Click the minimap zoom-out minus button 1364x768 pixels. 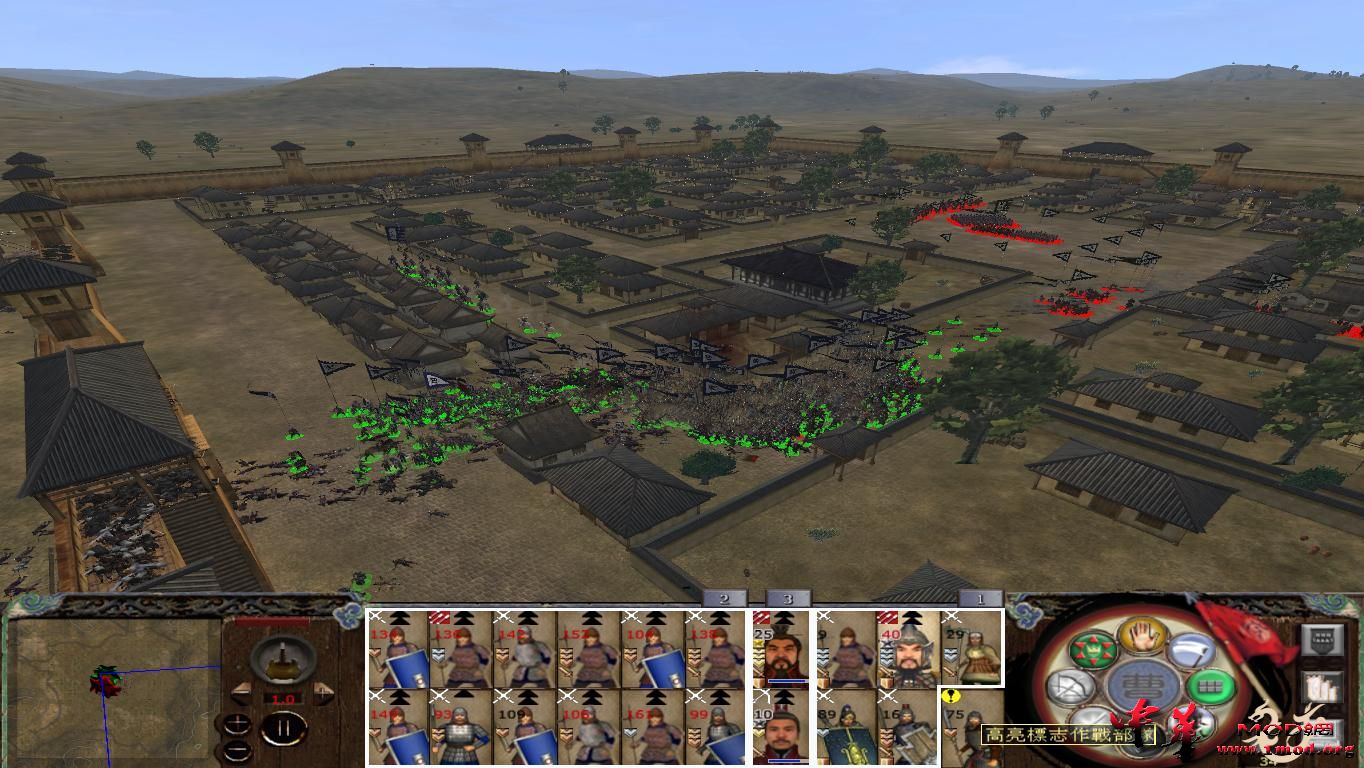(238, 750)
